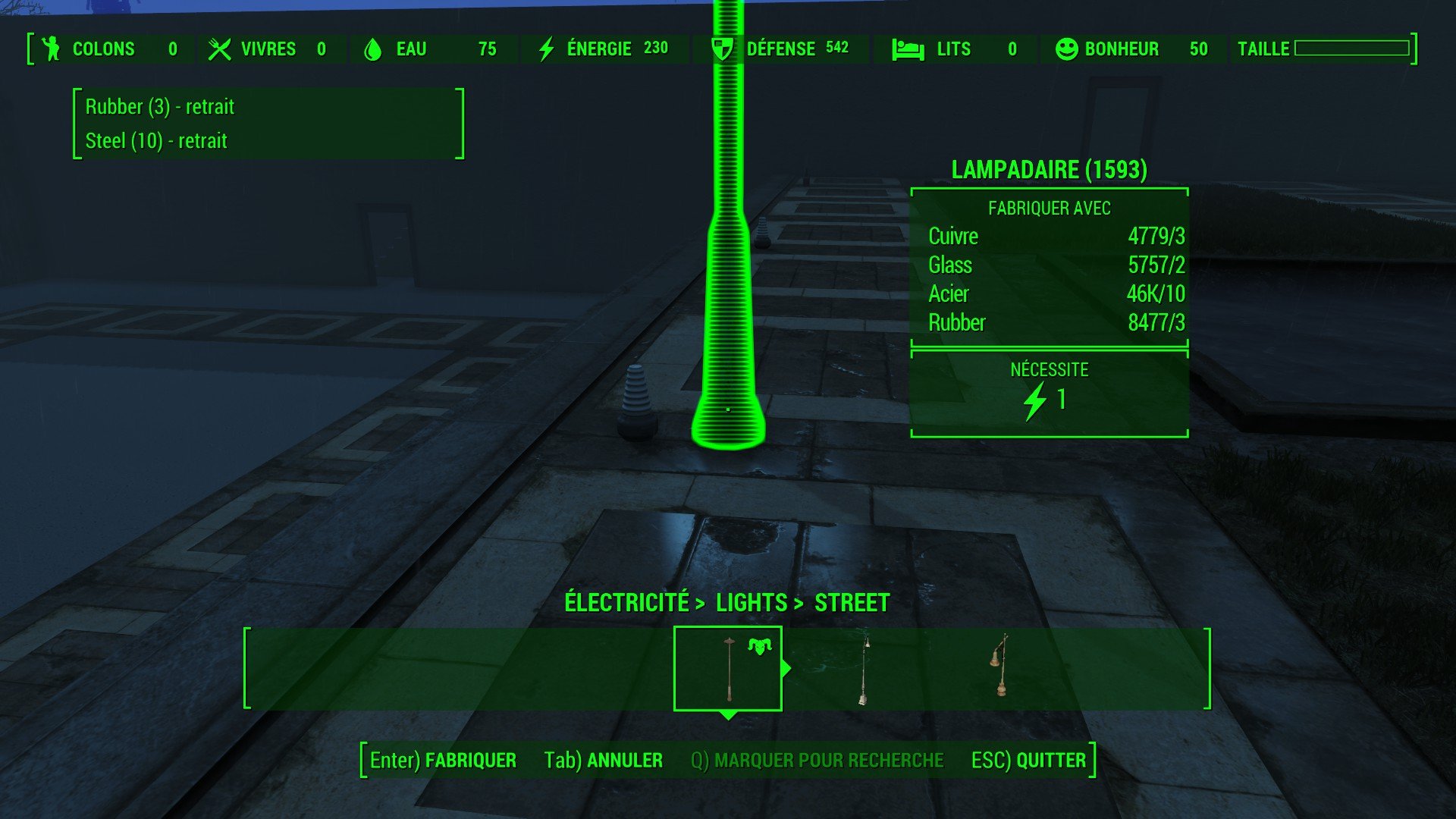Screen dimensions: 1456x819
Task: Return to the ÉLECTRICITÉ category
Action: coord(626,603)
